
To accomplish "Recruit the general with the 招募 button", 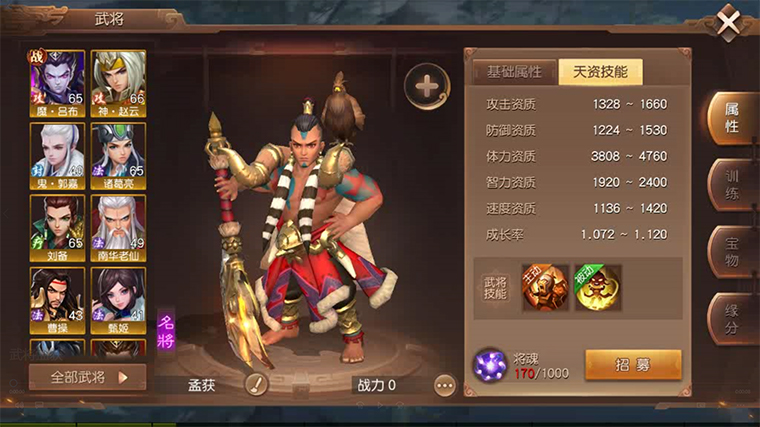I will pos(632,364).
